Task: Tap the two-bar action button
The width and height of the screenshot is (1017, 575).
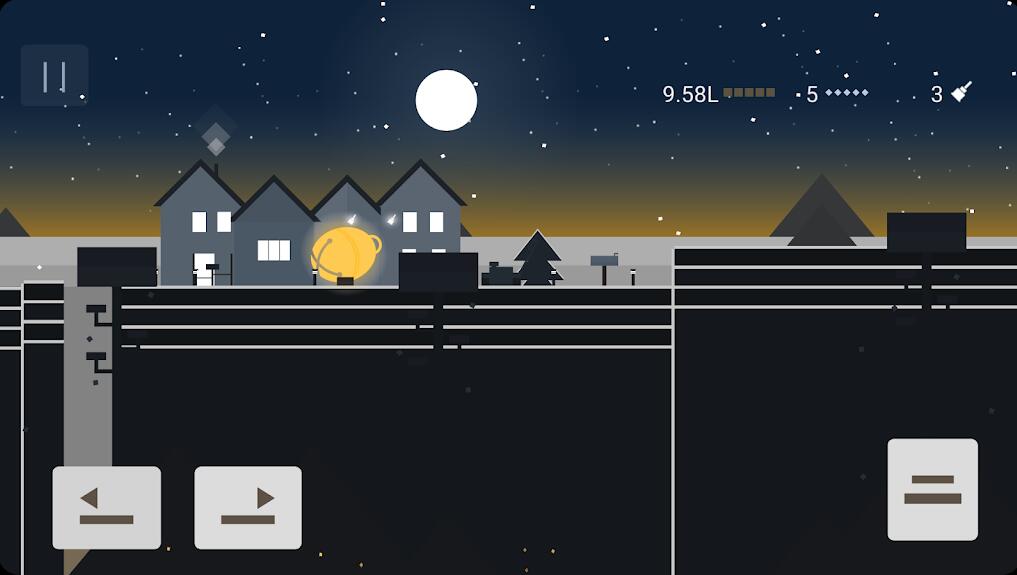Action: click(932, 489)
